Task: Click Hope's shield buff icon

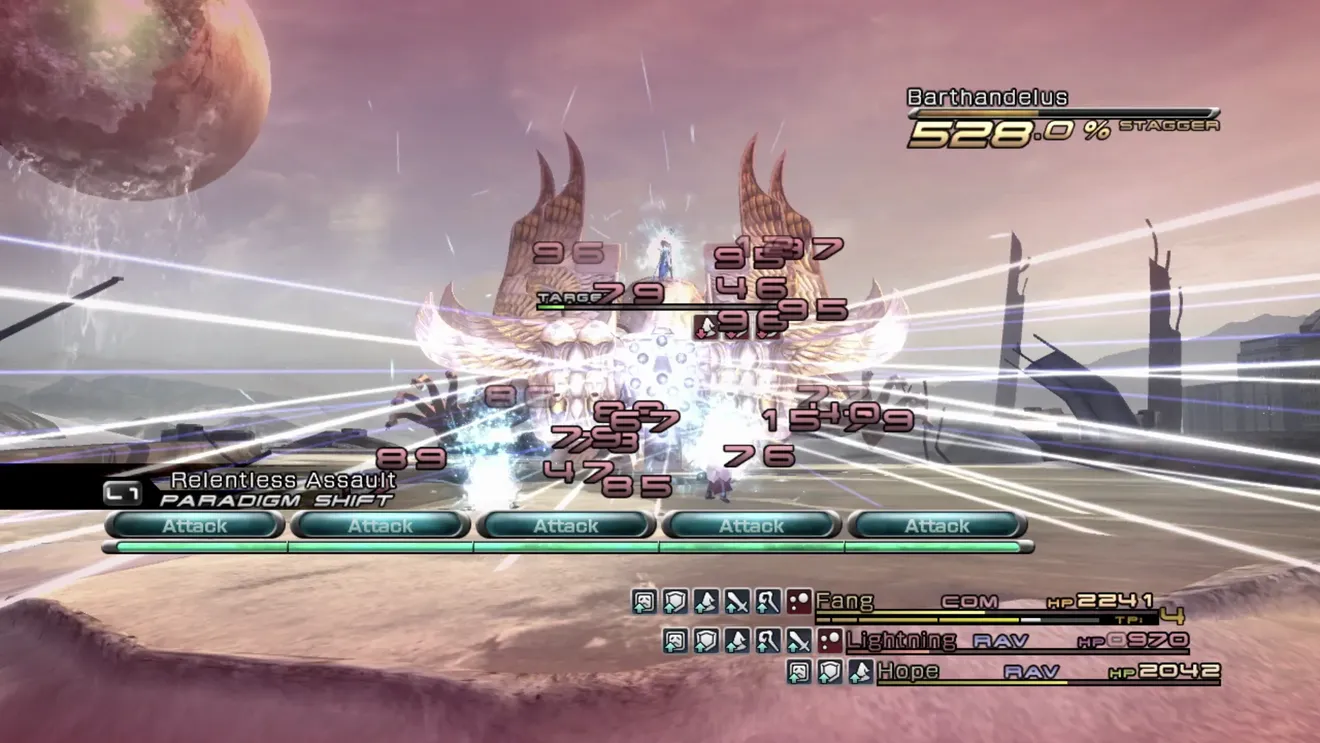Action: tap(829, 672)
